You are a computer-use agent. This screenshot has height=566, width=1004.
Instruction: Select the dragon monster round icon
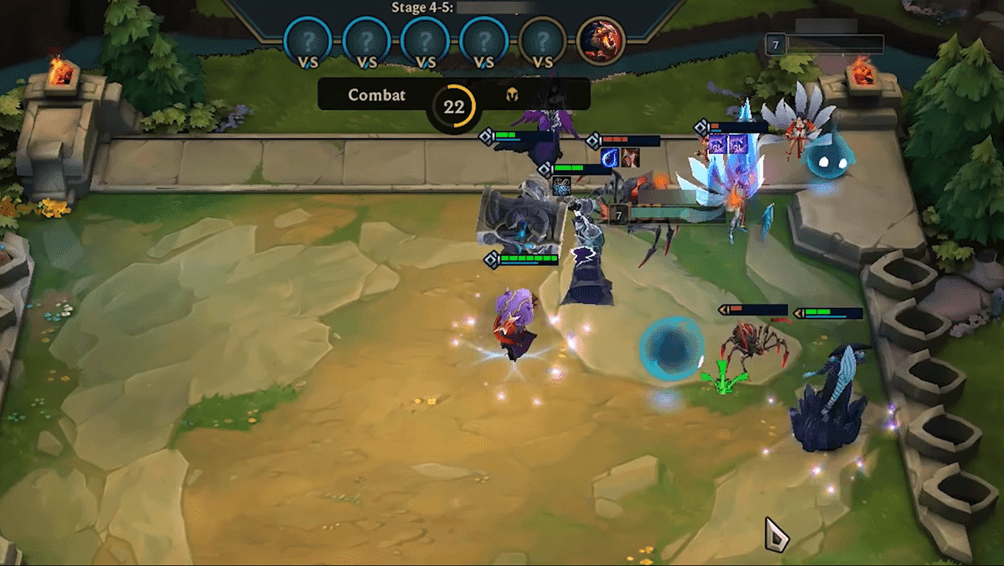tap(601, 41)
